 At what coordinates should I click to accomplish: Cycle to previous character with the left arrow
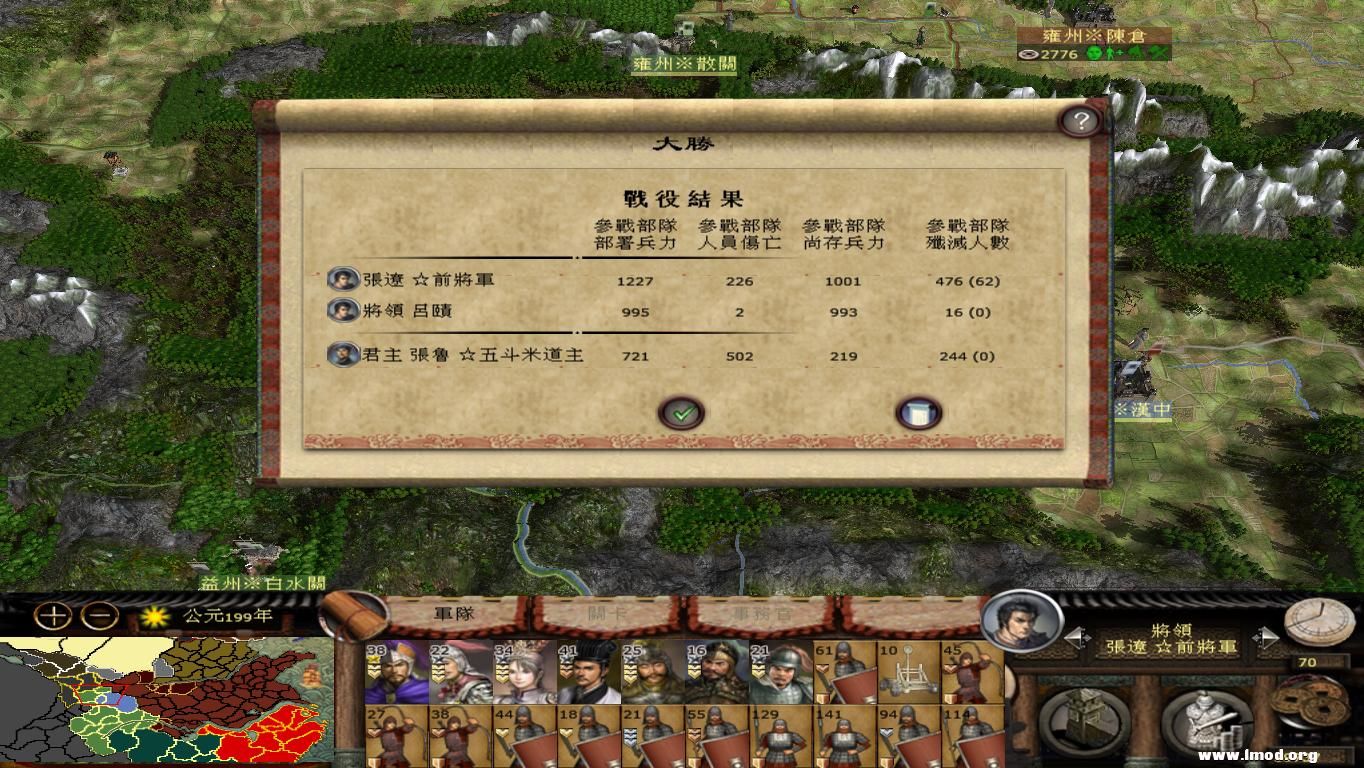click(x=1075, y=636)
